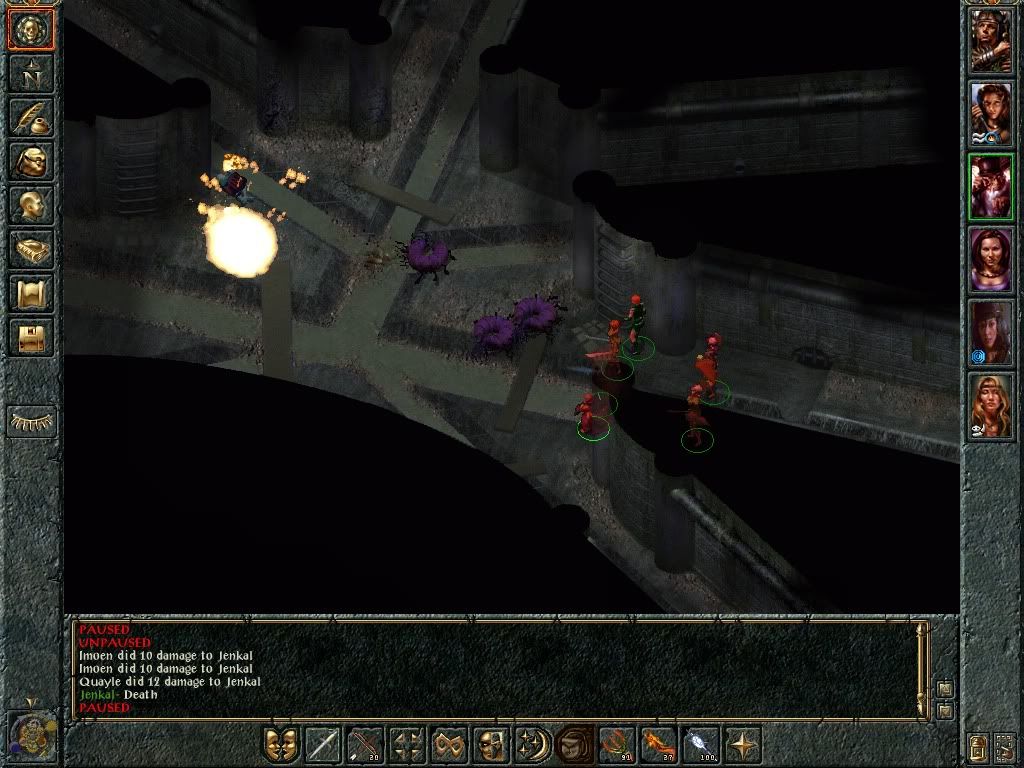Viewport: 1024px width, 768px height.
Task: Equip the sword weapon slot
Action: click(323, 745)
